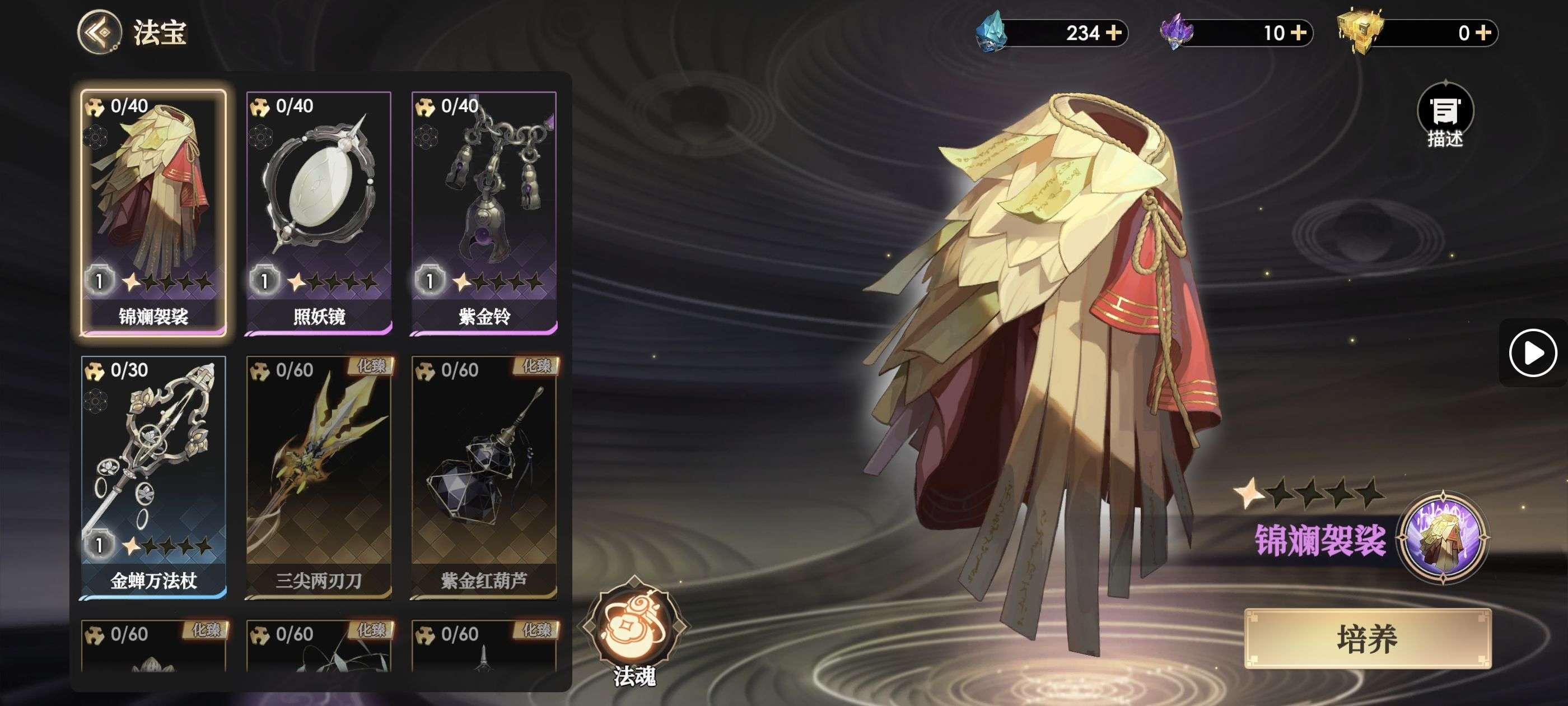Play the treasure preview video

(x=1532, y=352)
